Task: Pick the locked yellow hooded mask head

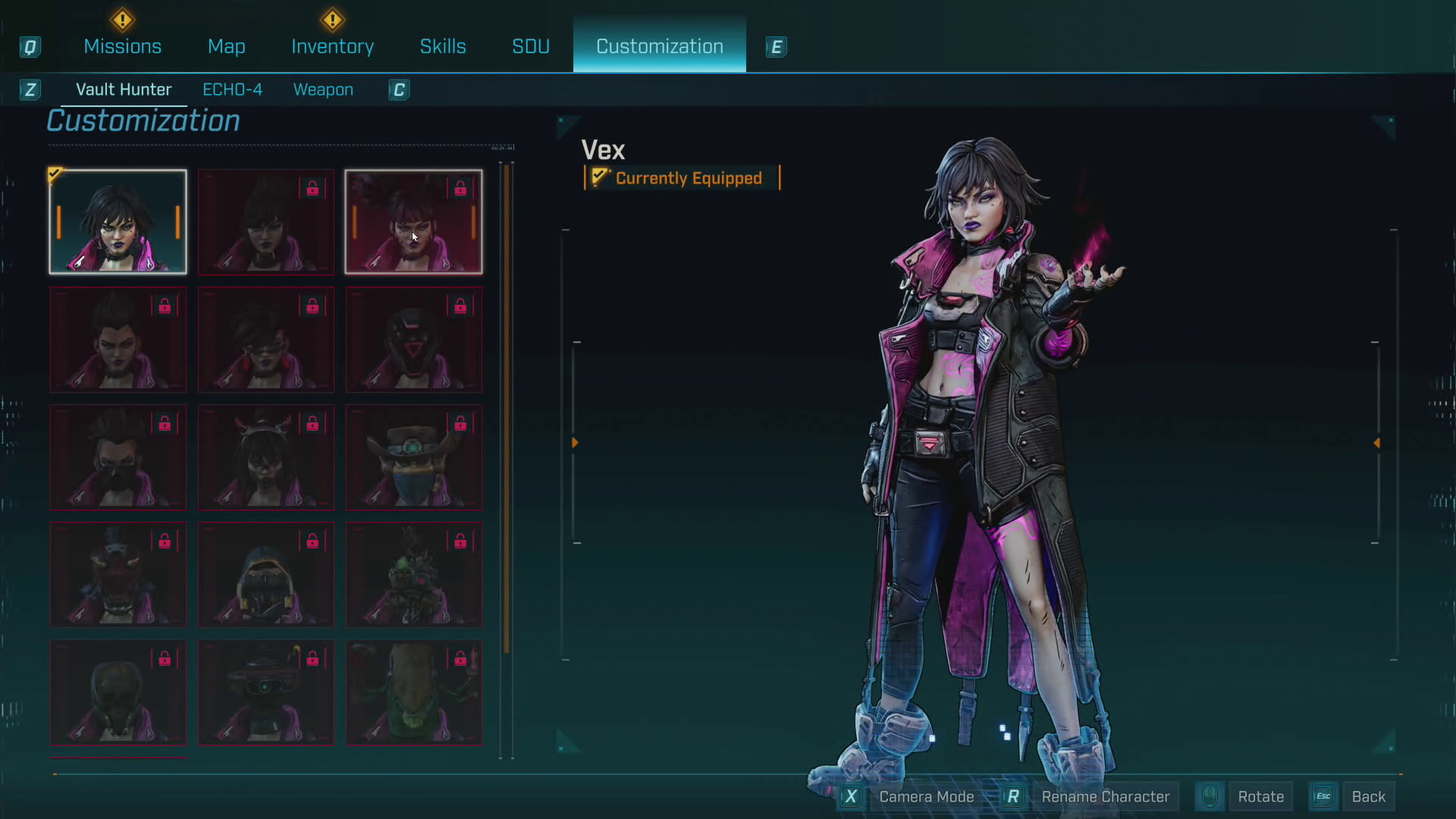Action: click(265, 575)
